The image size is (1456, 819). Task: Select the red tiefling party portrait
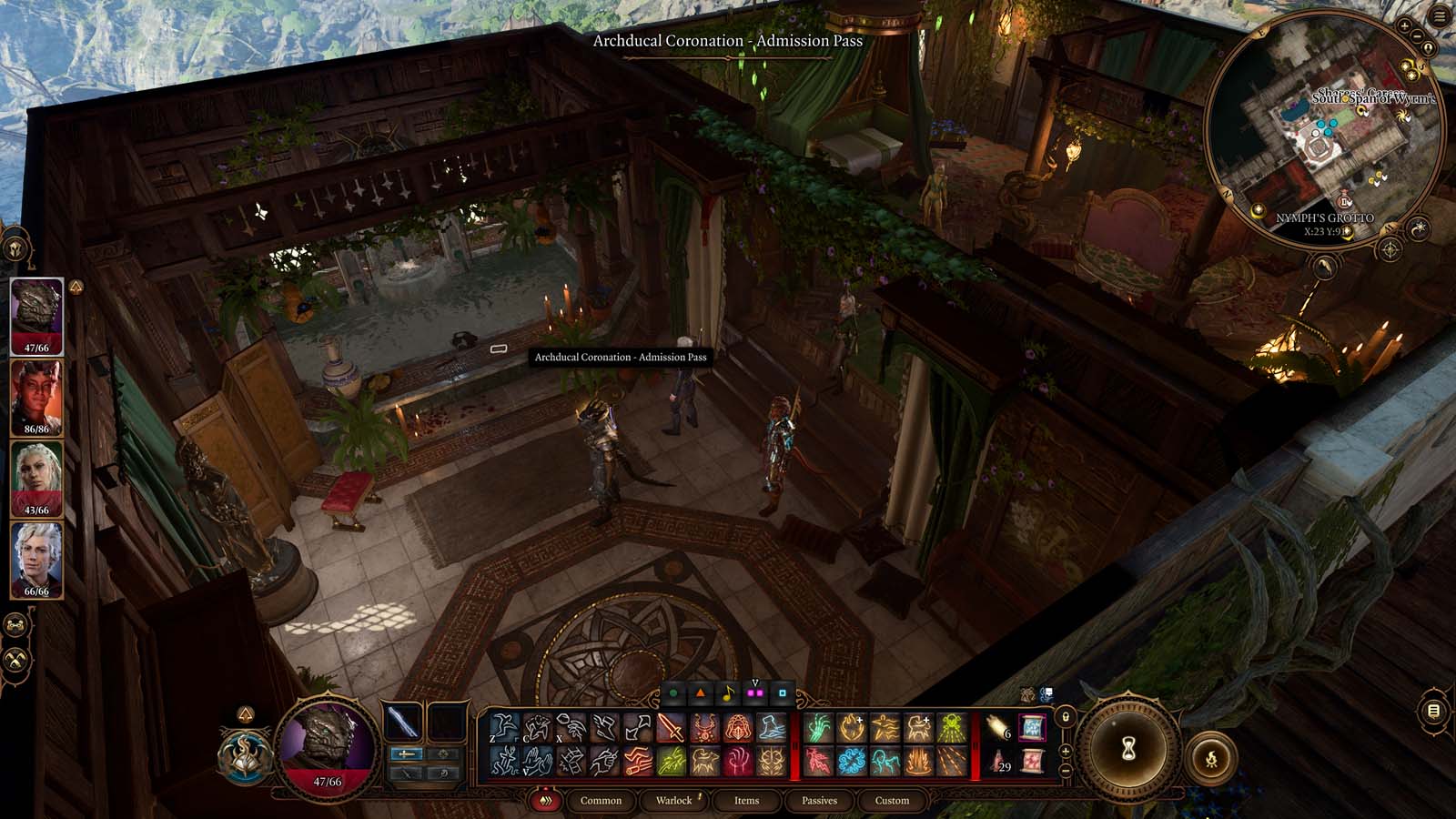pos(36,397)
